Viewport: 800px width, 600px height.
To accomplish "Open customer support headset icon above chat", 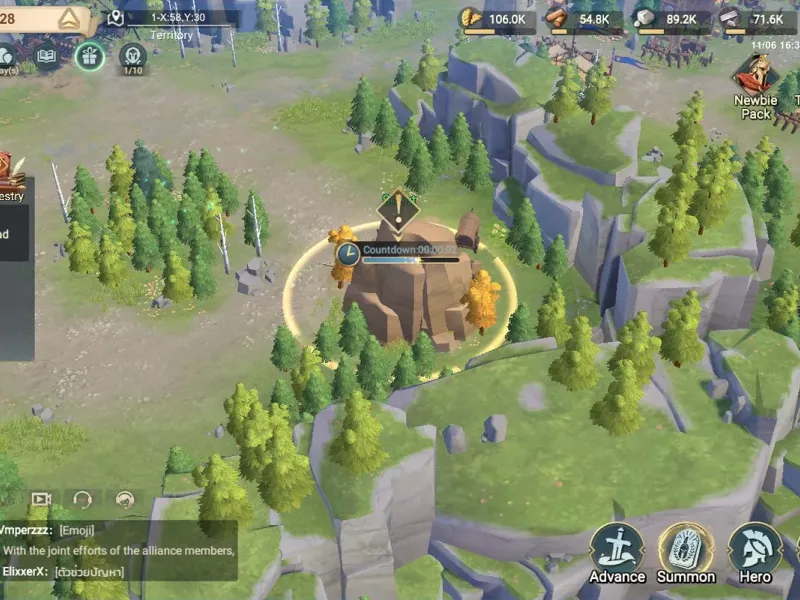I will pyautogui.click(x=83, y=499).
